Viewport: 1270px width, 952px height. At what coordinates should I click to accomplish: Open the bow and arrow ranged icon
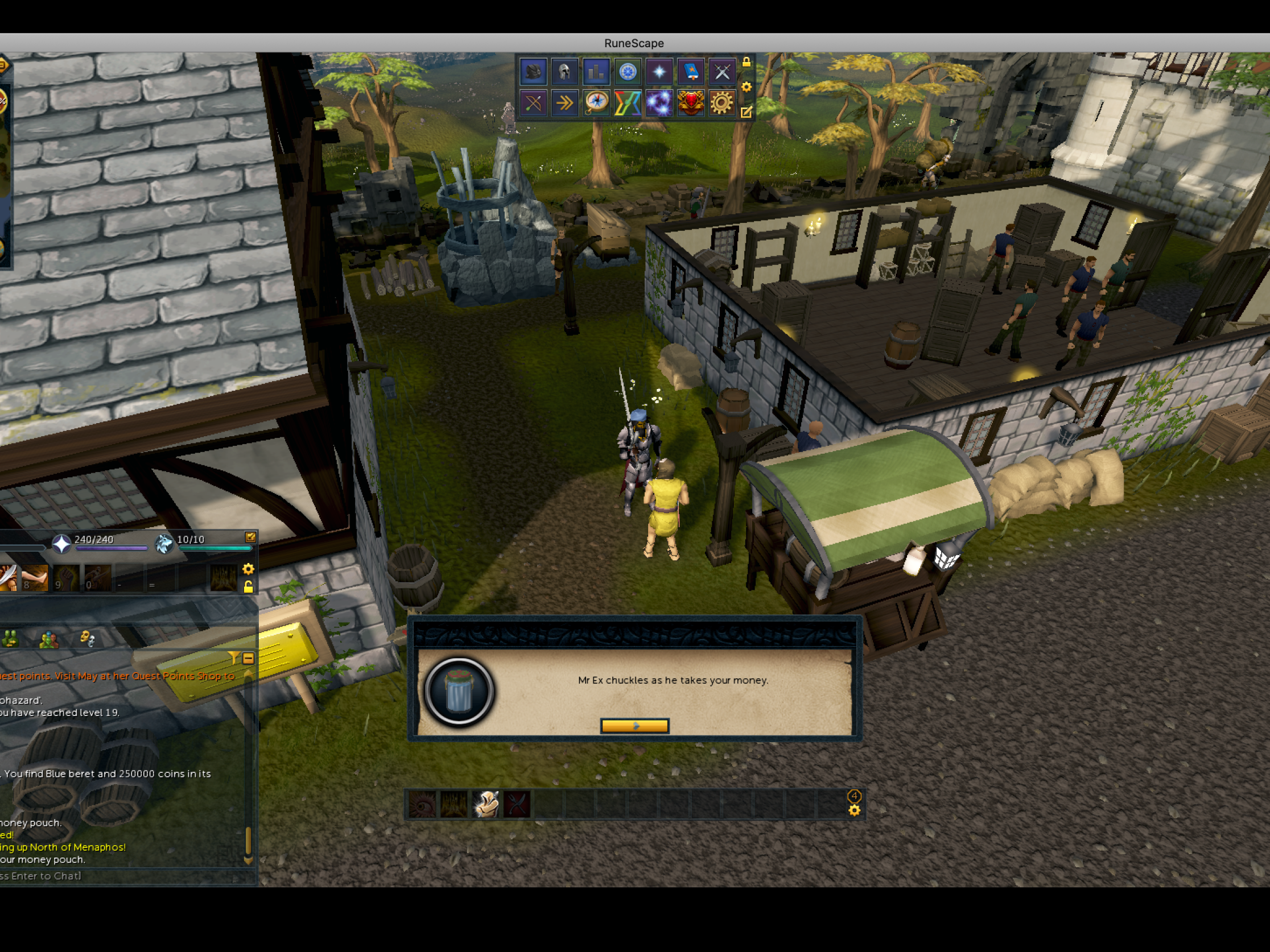pyautogui.click(x=533, y=104)
